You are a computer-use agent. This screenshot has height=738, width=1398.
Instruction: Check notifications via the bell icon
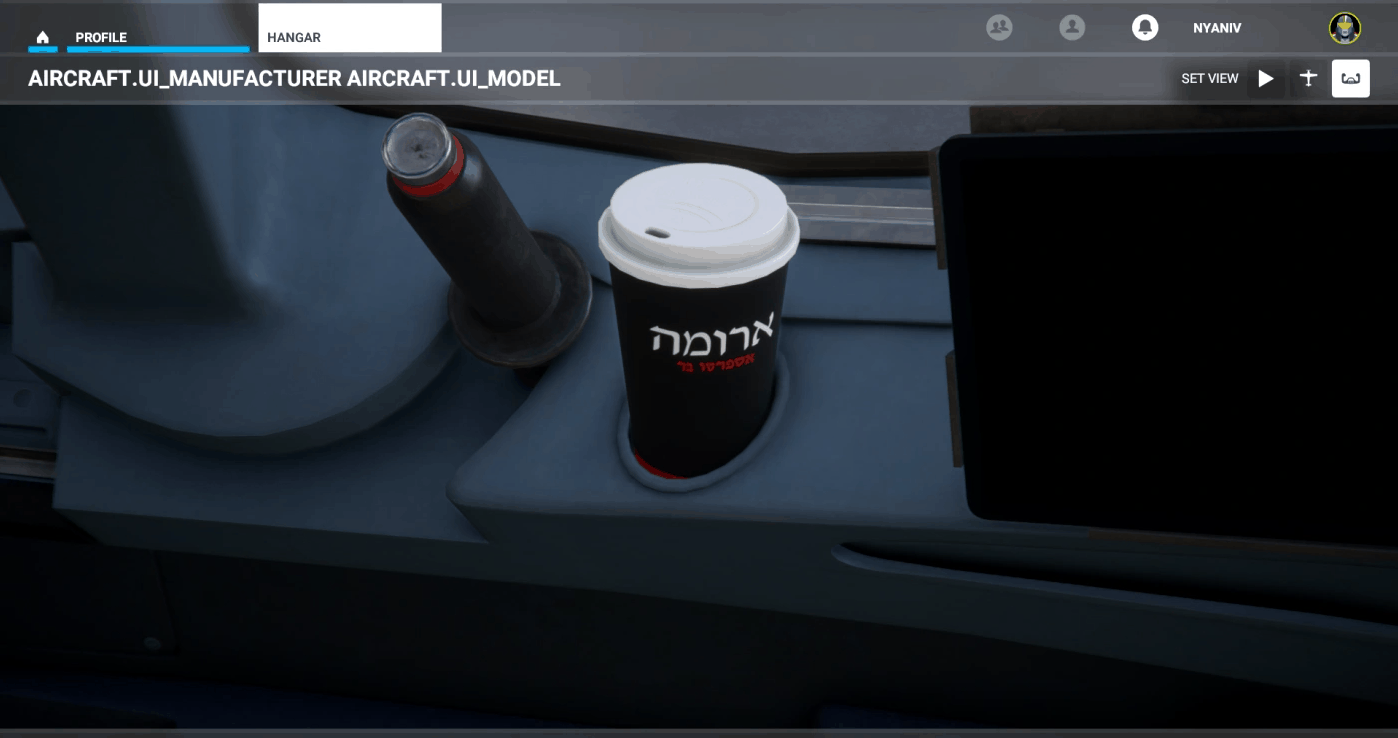point(1144,28)
